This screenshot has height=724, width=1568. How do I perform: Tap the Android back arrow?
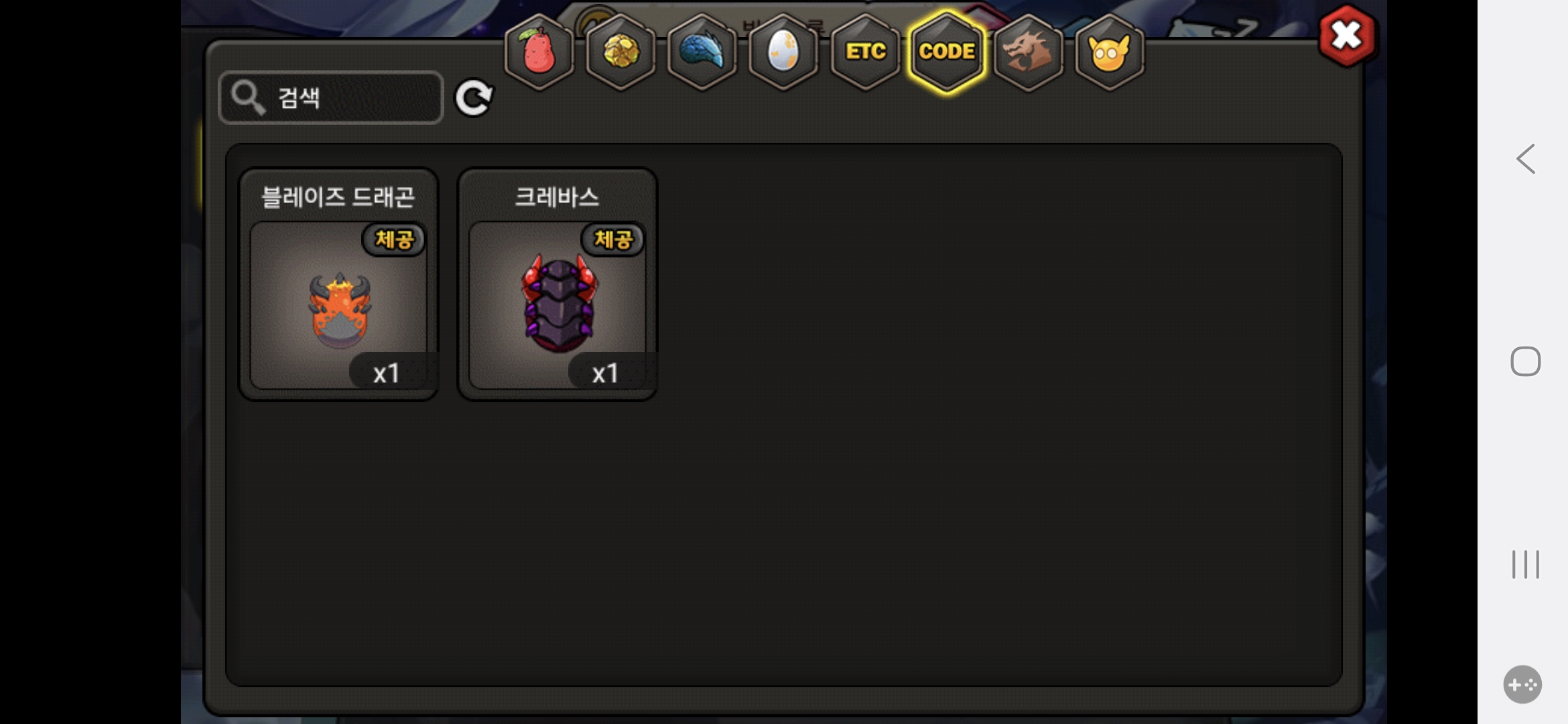[x=1526, y=160]
